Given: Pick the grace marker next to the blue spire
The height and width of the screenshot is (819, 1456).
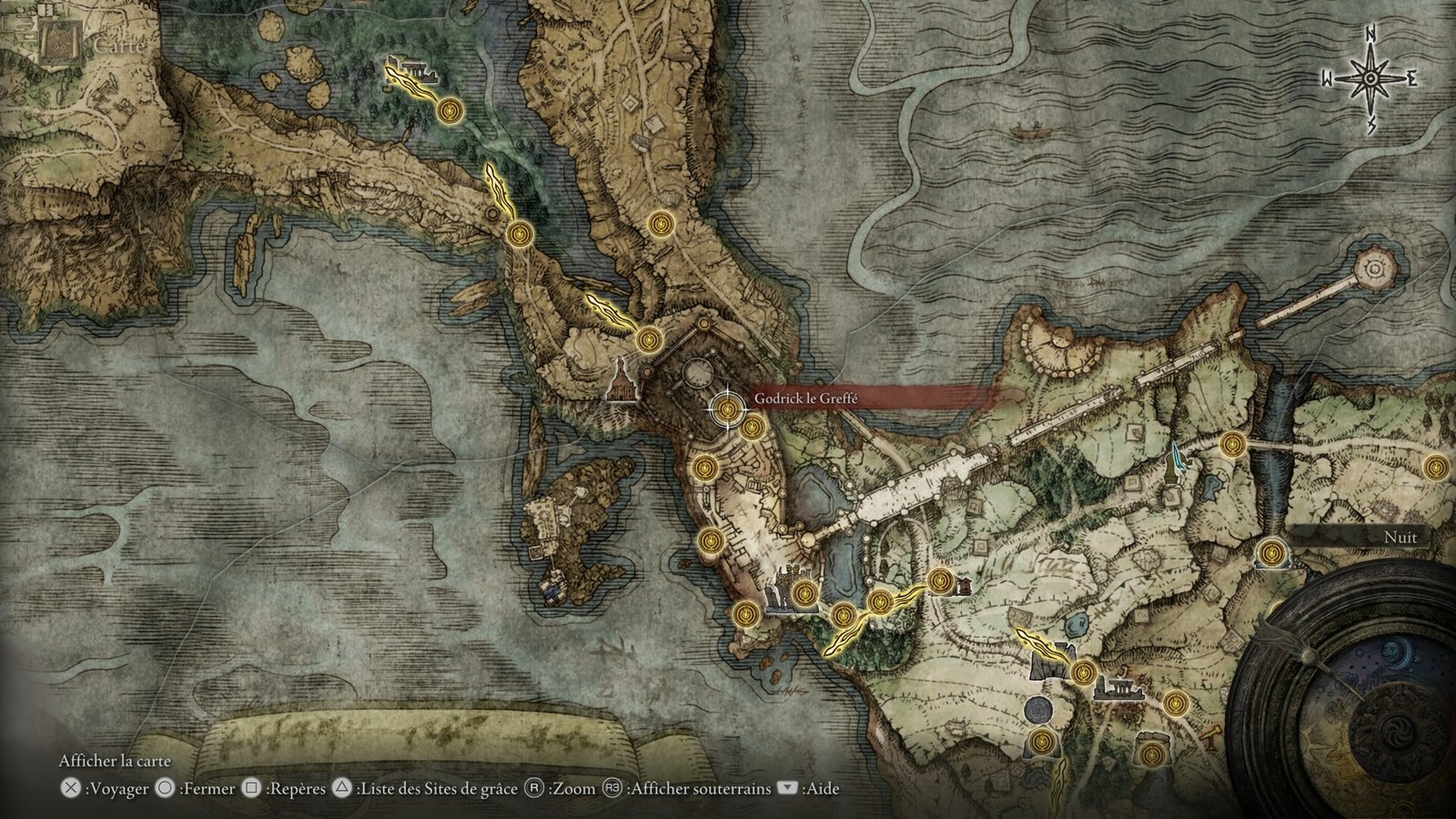Looking at the screenshot, I should pos(1233,445).
